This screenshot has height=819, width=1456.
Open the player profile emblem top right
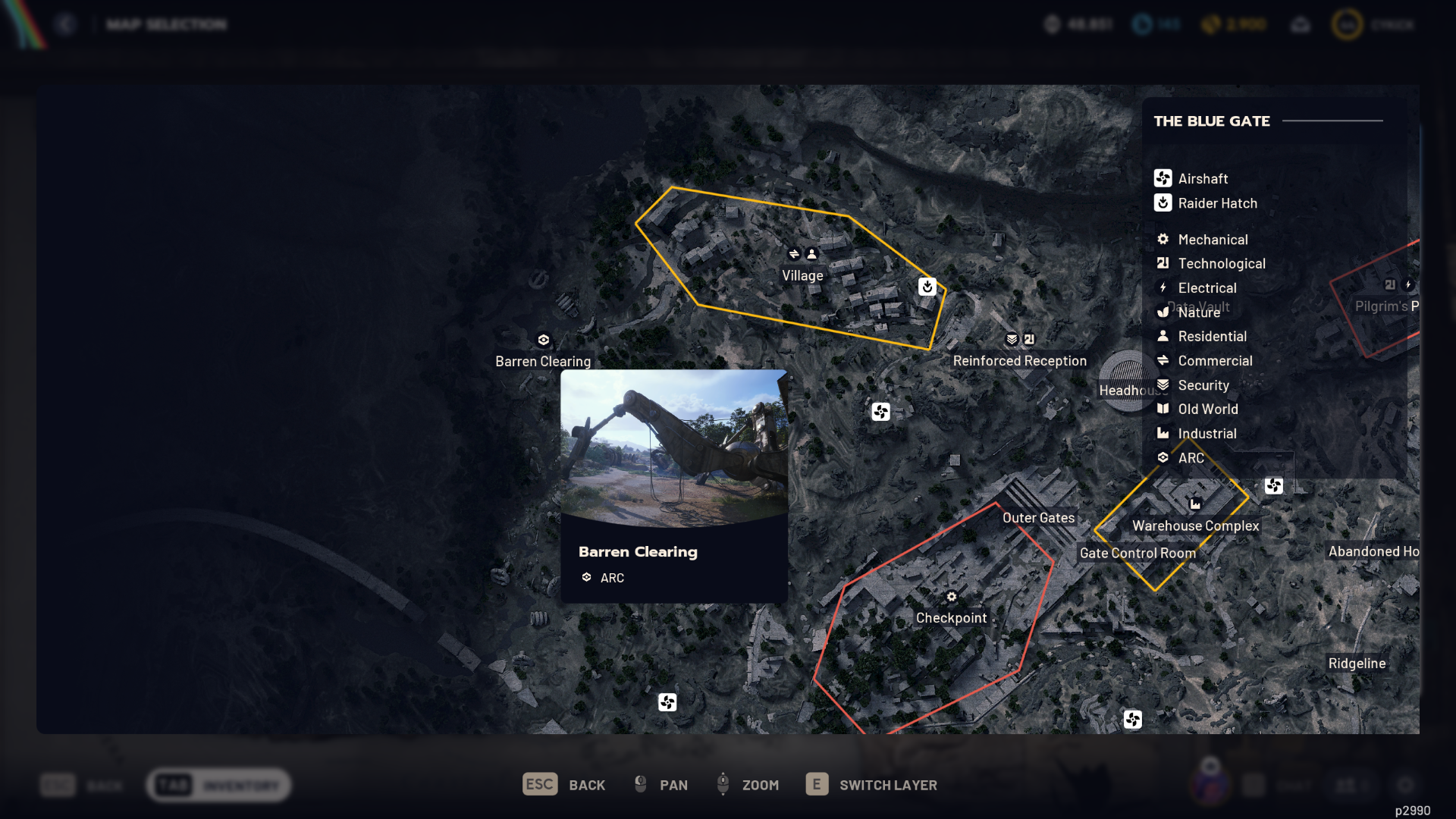(1347, 24)
